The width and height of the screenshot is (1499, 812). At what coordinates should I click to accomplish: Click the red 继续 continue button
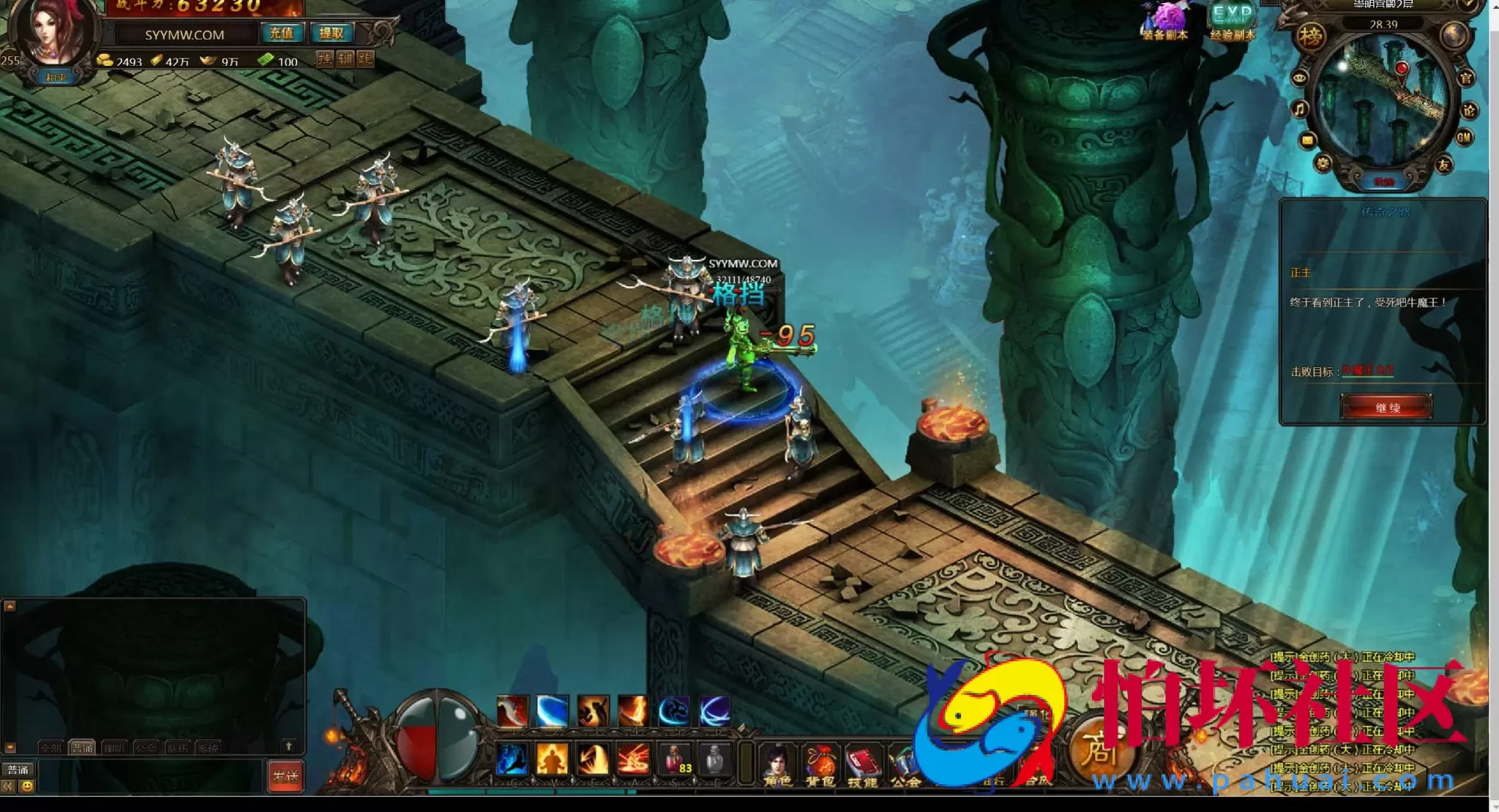[x=1386, y=407]
